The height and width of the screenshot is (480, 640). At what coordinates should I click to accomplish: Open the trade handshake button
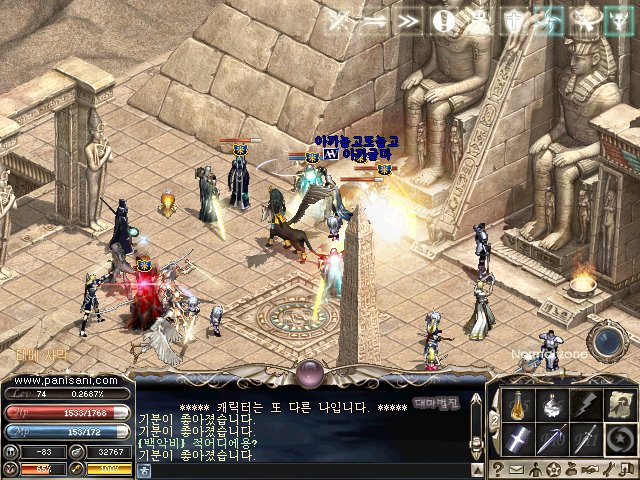pyautogui.click(x=589, y=469)
